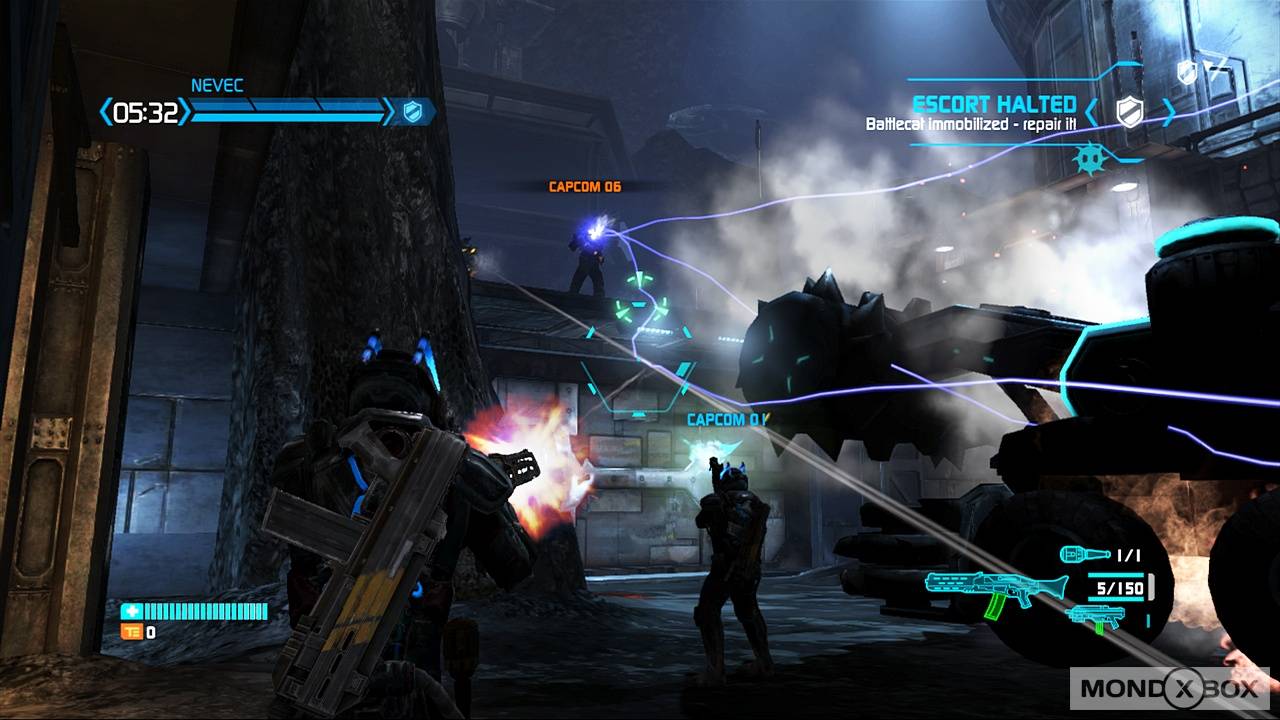Click the spiked mine icon under the objective

click(x=1087, y=159)
